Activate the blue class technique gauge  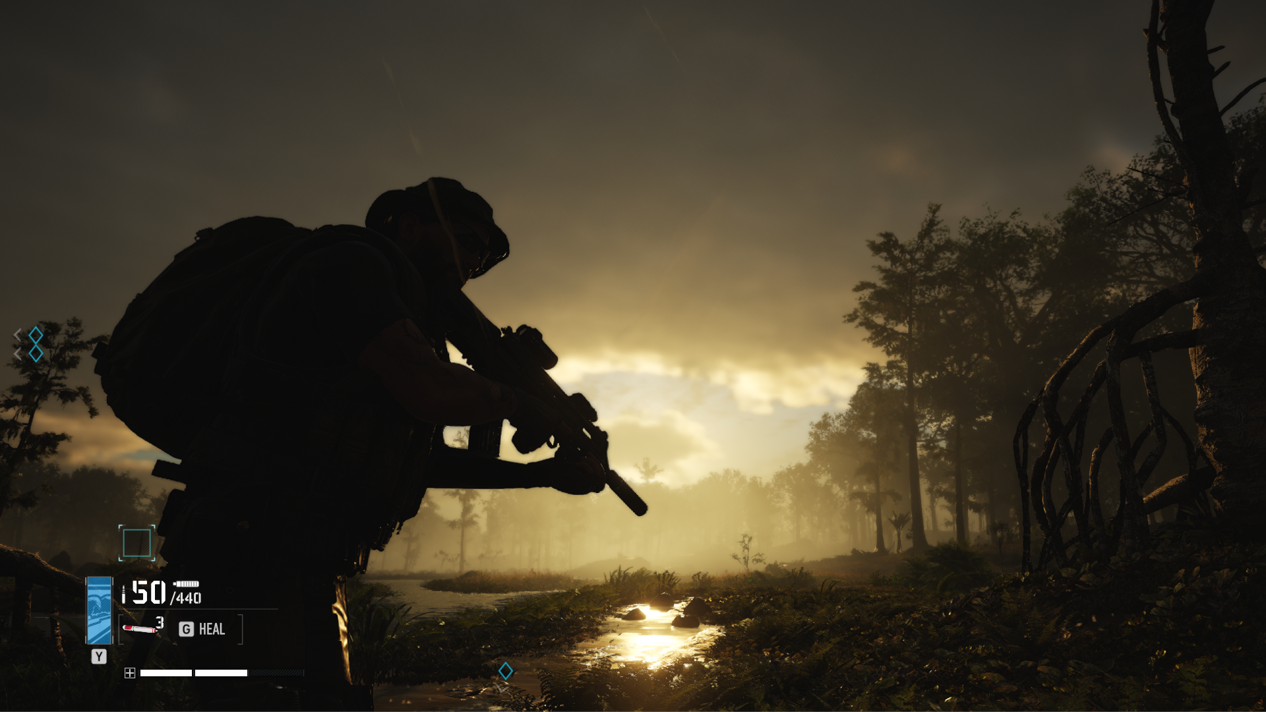[x=99, y=611]
